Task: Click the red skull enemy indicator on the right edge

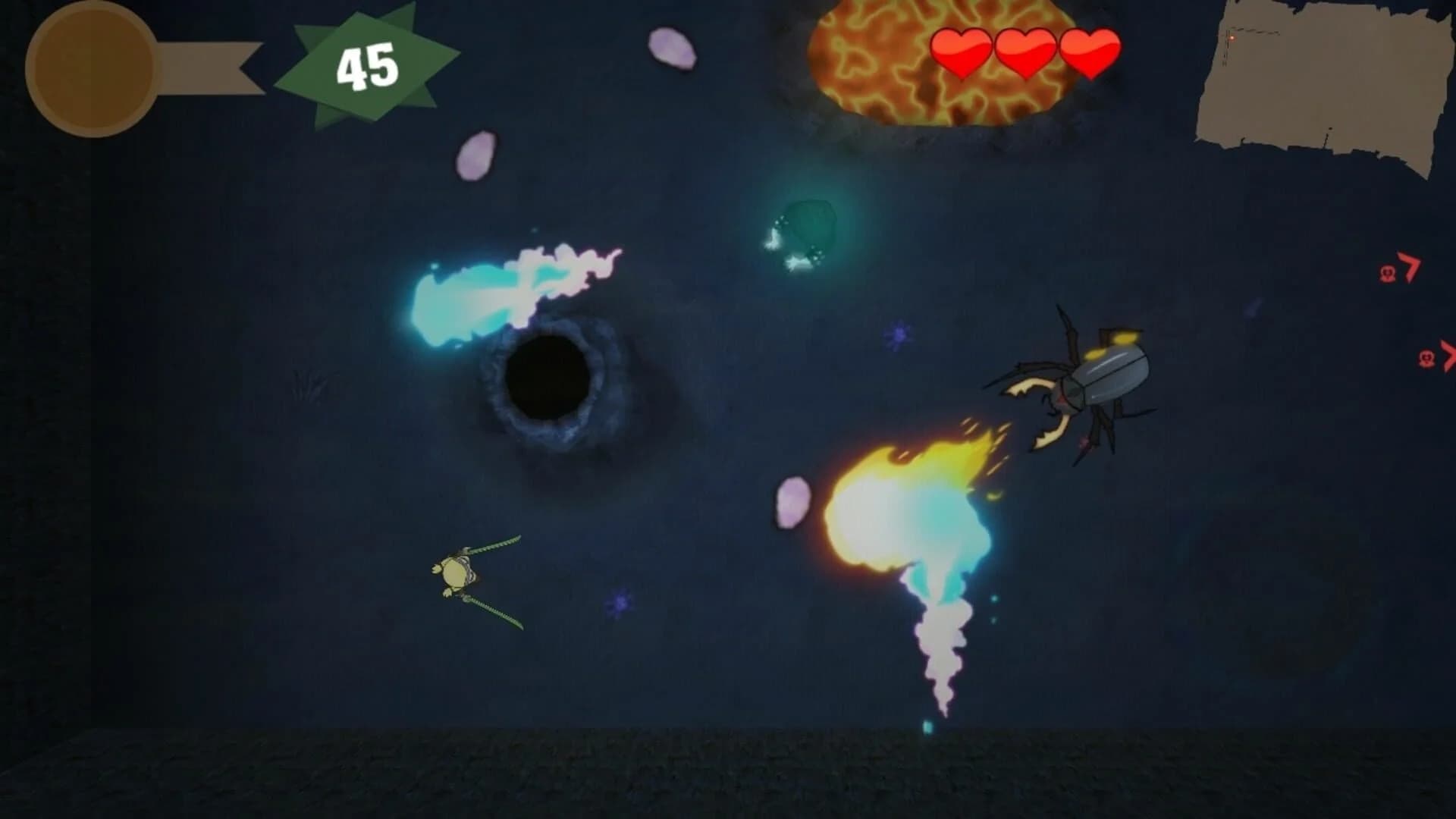Action: [x=1426, y=358]
